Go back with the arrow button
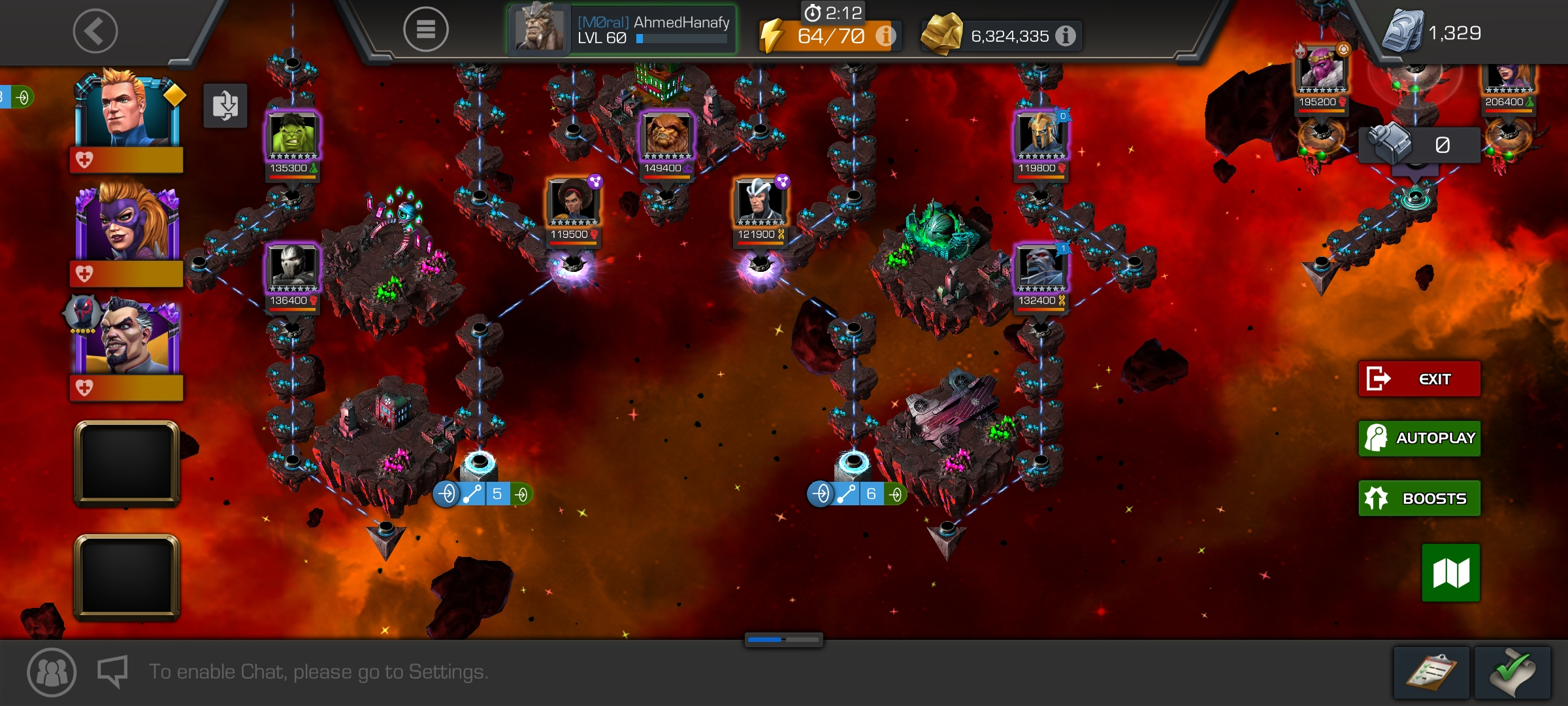 [x=95, y=31]
